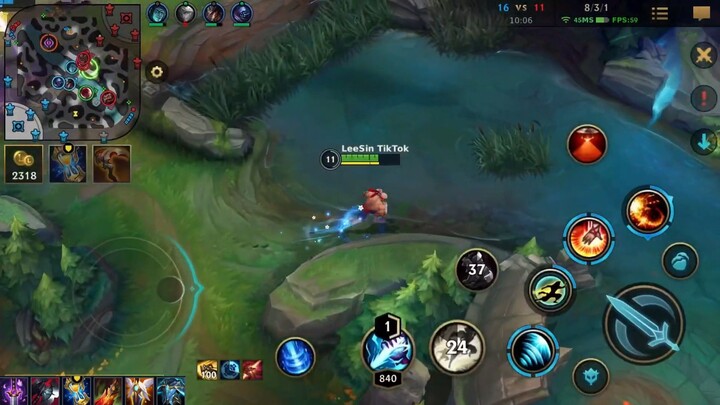
Task: Use the red glowing fist ability
Action: [588, 238]
